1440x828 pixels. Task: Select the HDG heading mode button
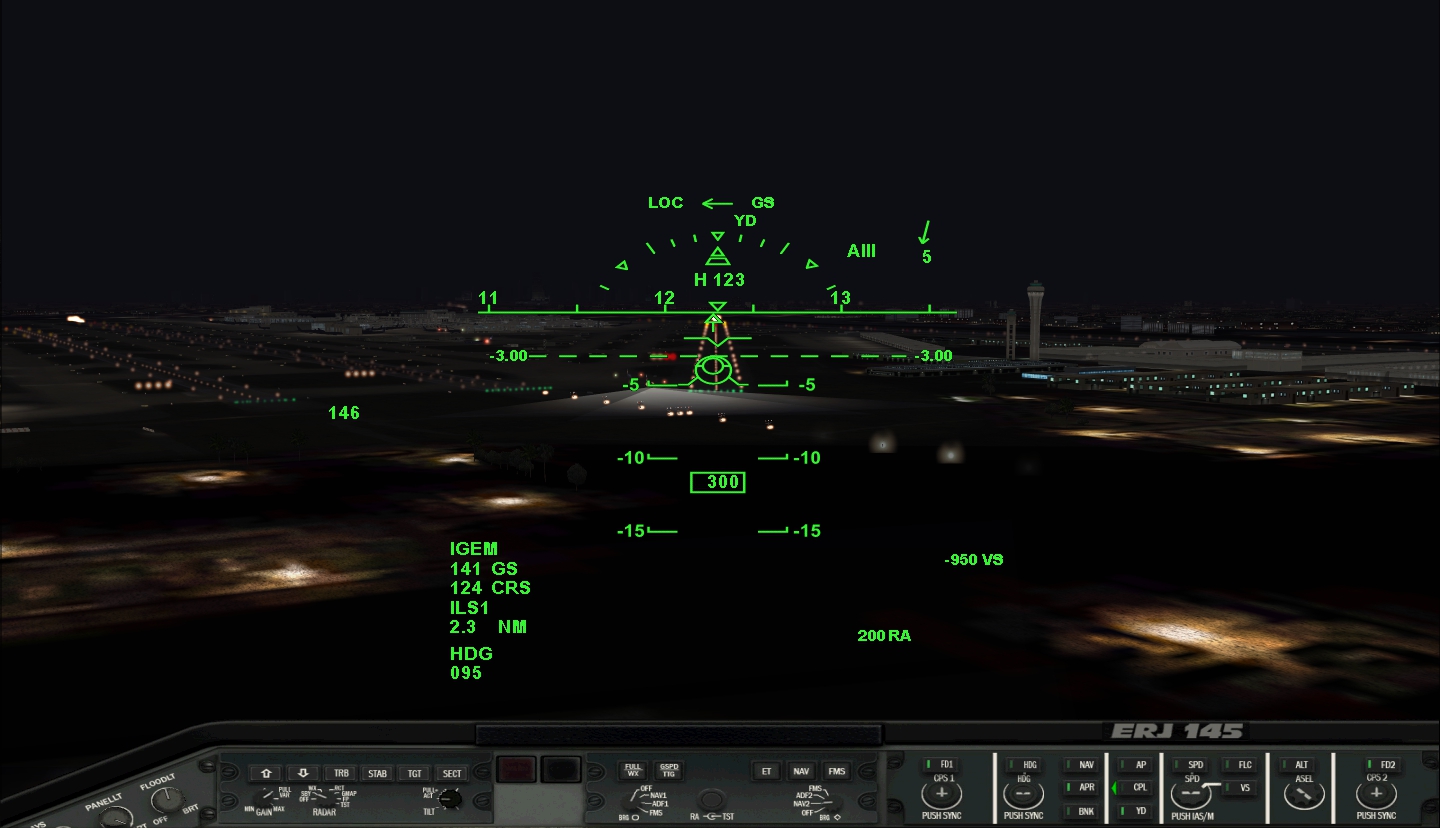coord(1027,765)
